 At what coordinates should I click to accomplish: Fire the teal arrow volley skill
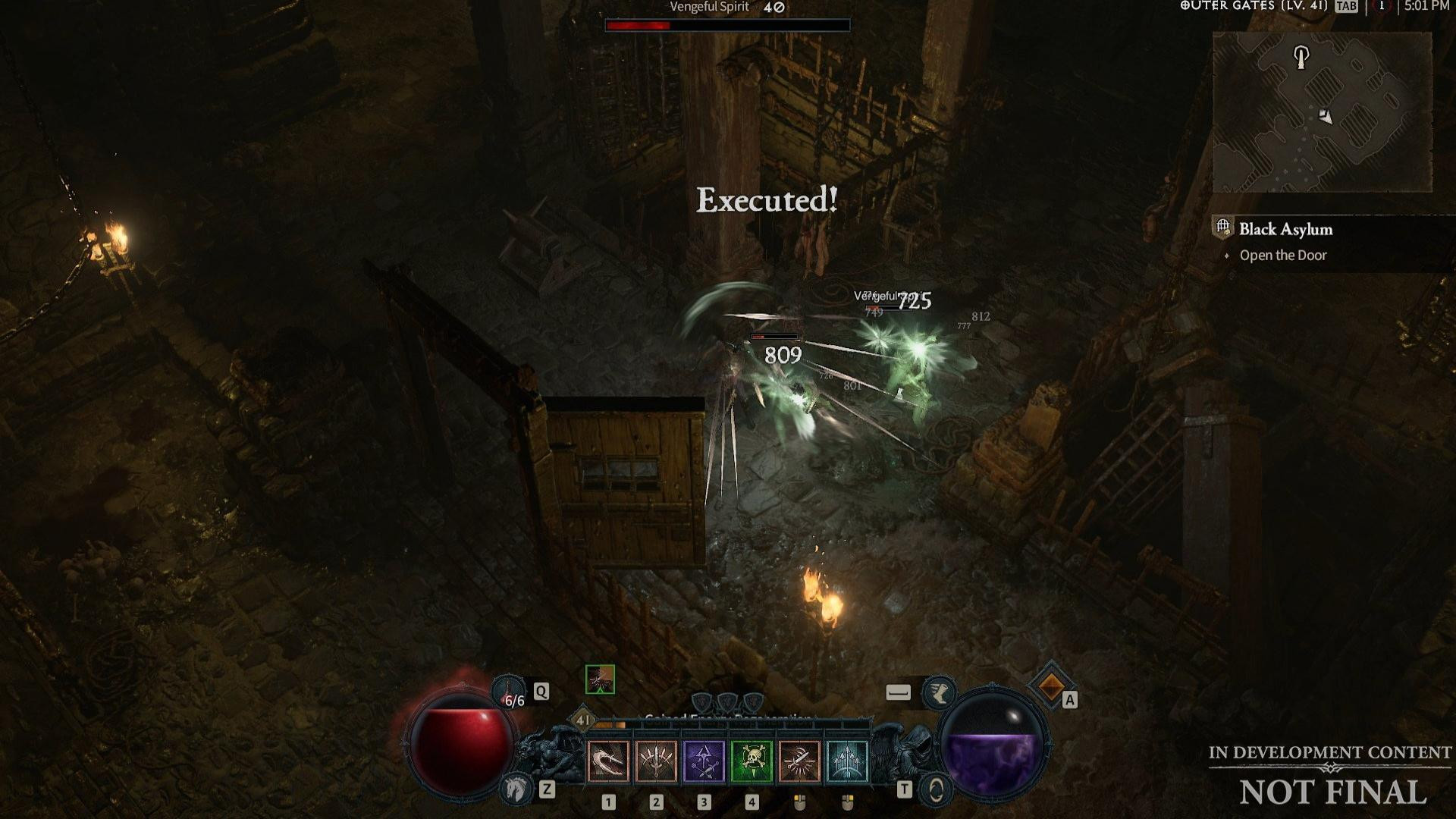847,761
